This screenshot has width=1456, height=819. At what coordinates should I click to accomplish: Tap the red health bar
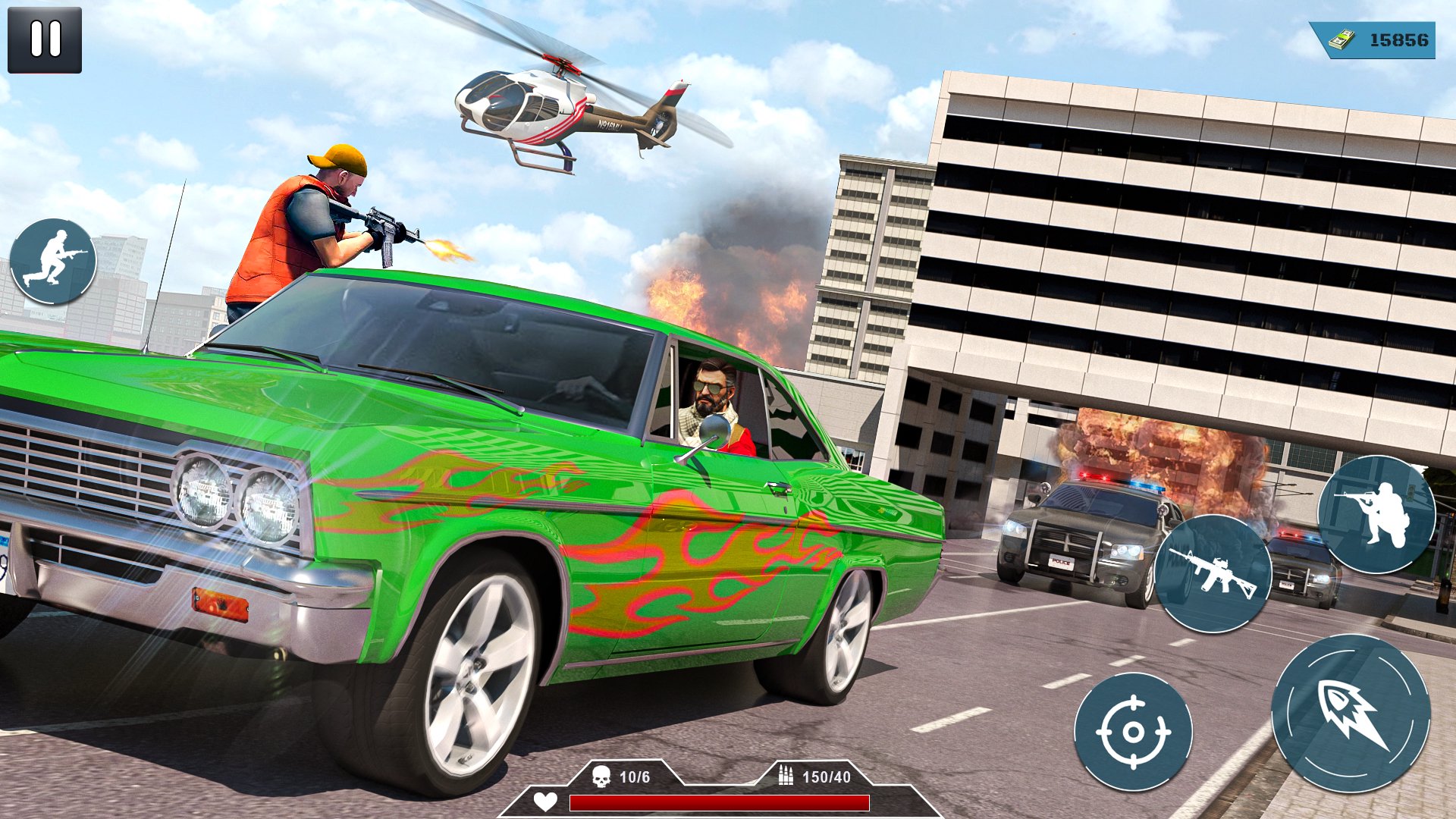point(720,802)
